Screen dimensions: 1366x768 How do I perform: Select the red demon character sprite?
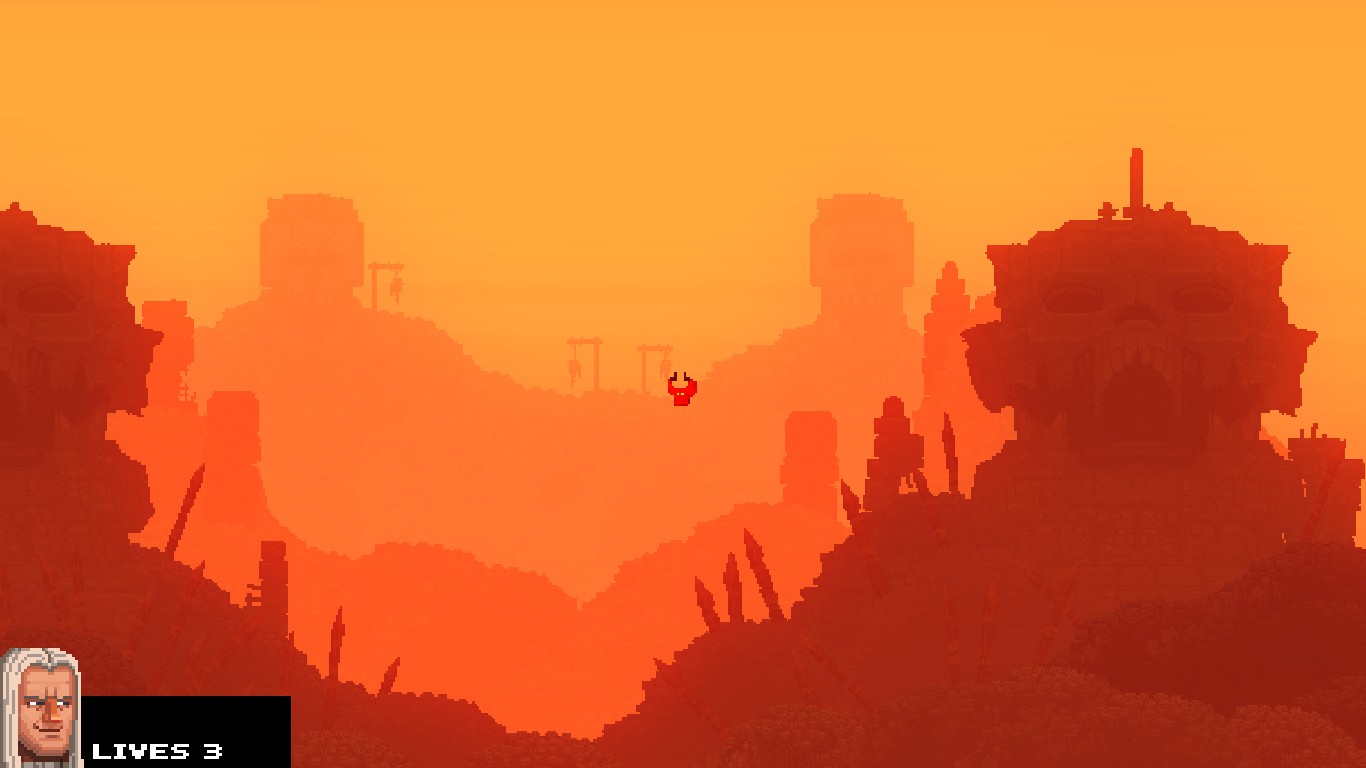tap(680, 390)
